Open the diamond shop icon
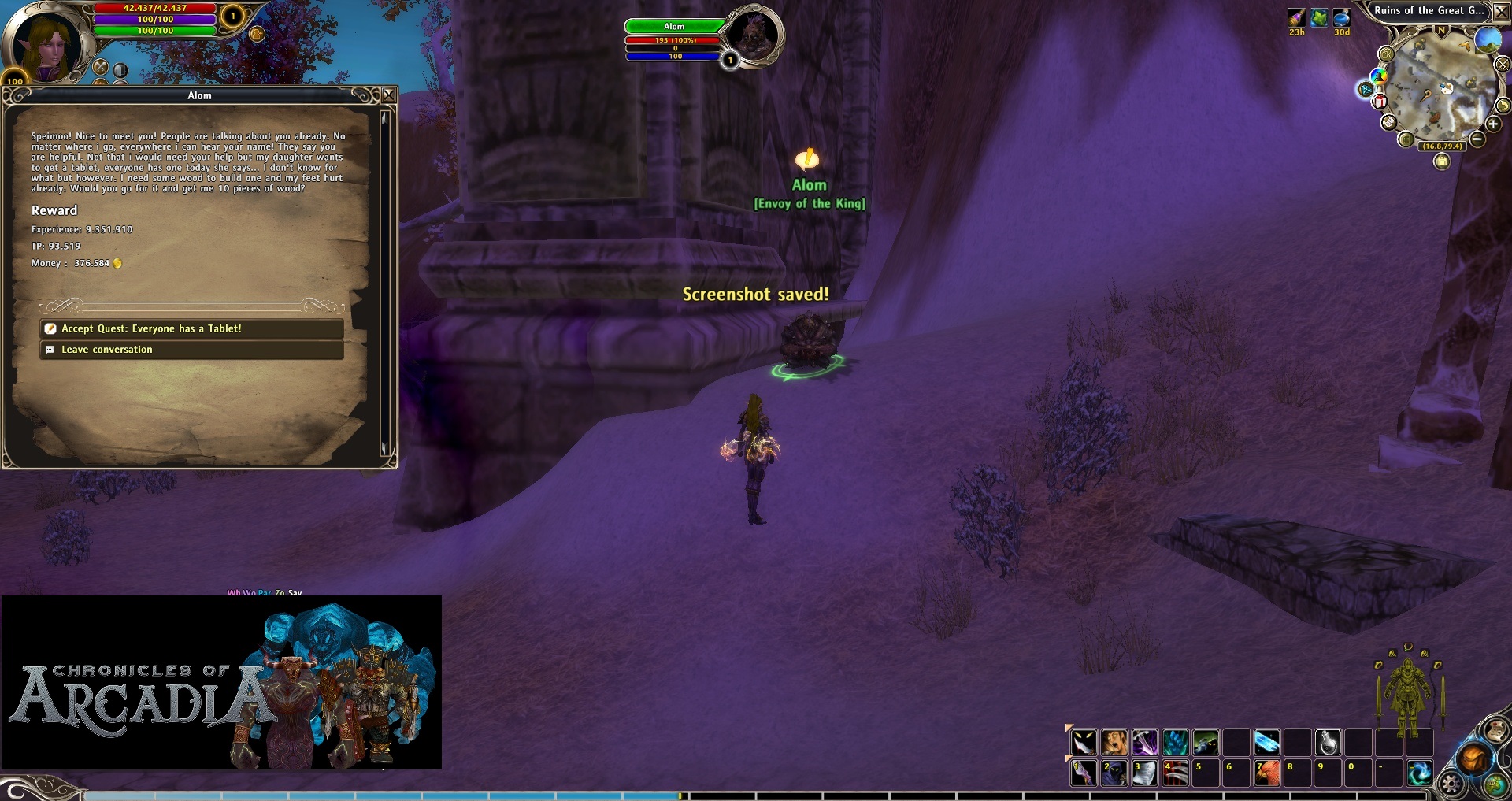The image size is (1512, 801). pos(1366,90)
